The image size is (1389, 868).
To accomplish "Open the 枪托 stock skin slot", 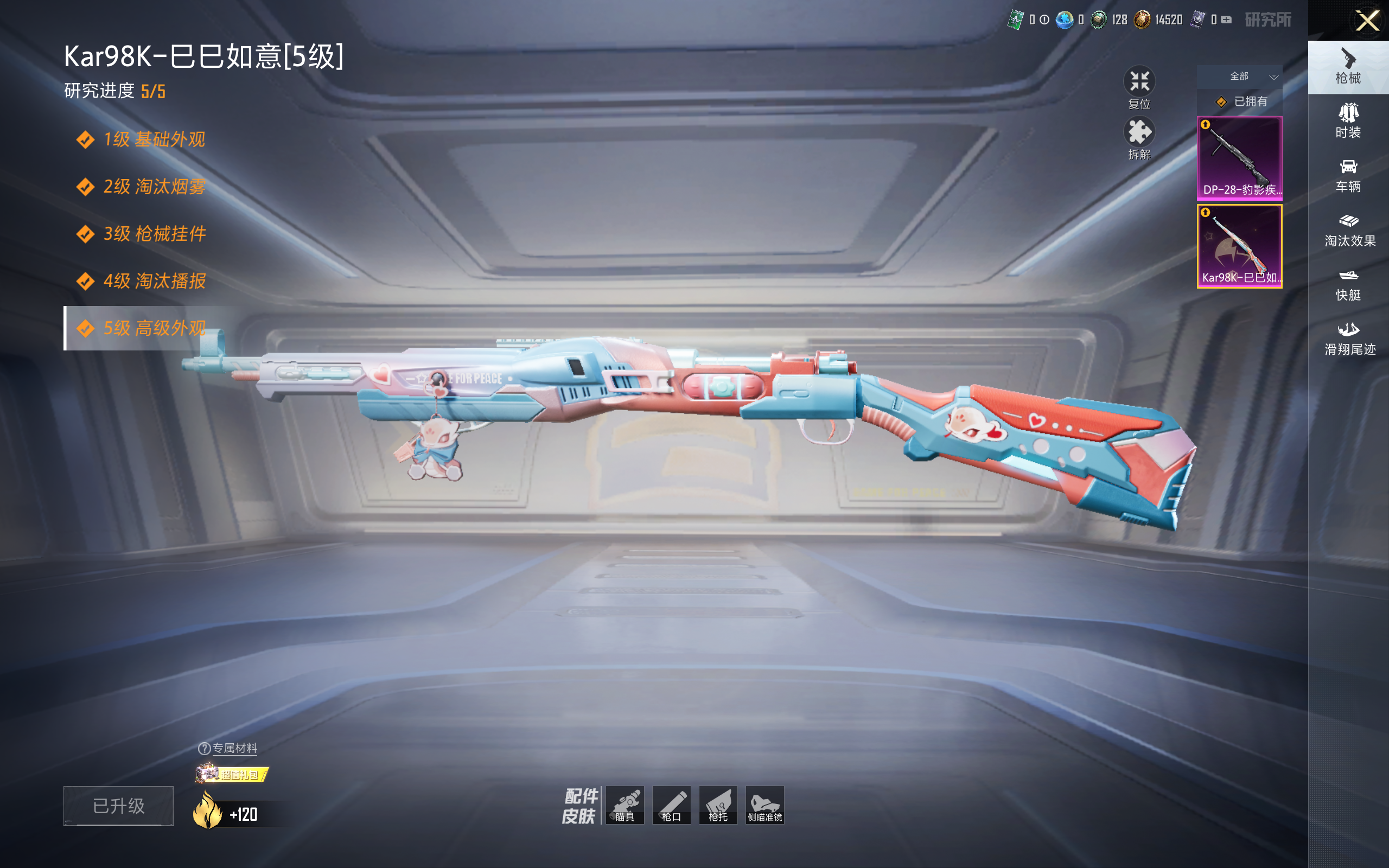I will click(718, 805).
